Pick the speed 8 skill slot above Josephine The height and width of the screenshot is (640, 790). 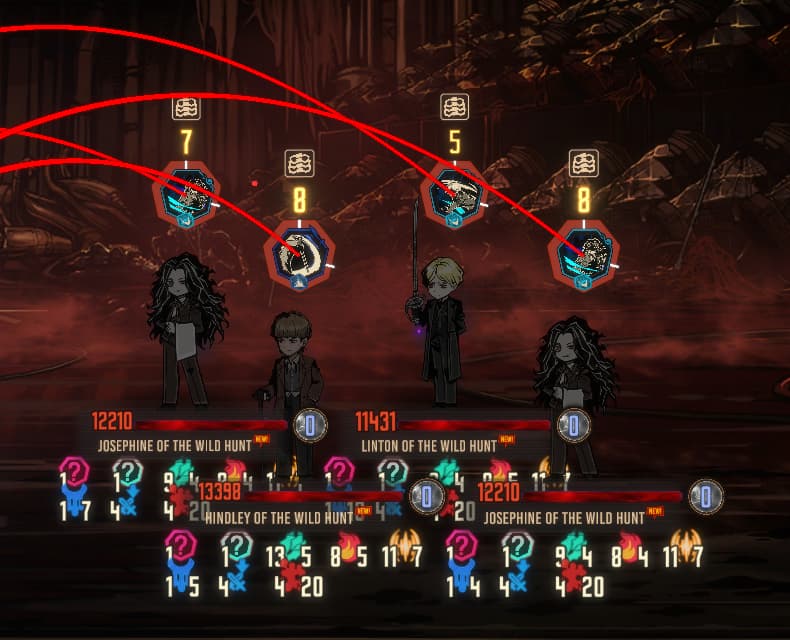[584, 256]
